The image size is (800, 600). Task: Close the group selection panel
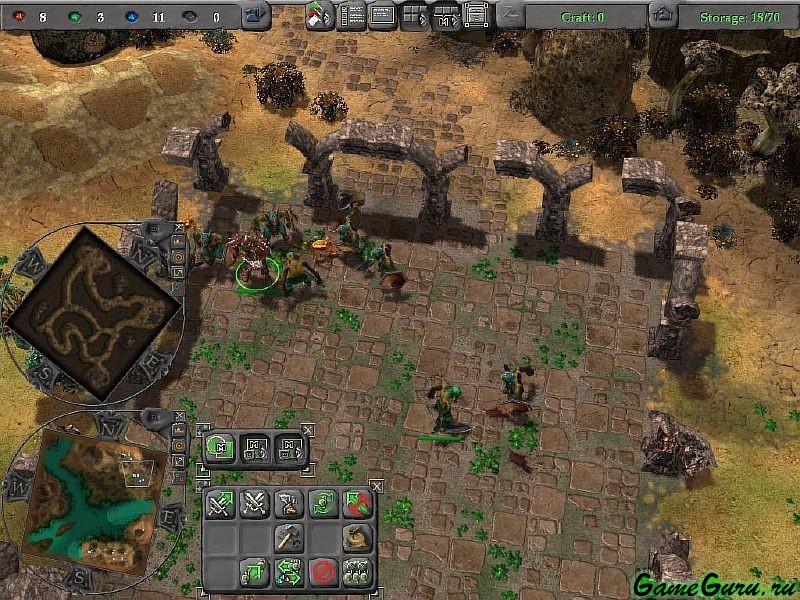tap(309, 429)
